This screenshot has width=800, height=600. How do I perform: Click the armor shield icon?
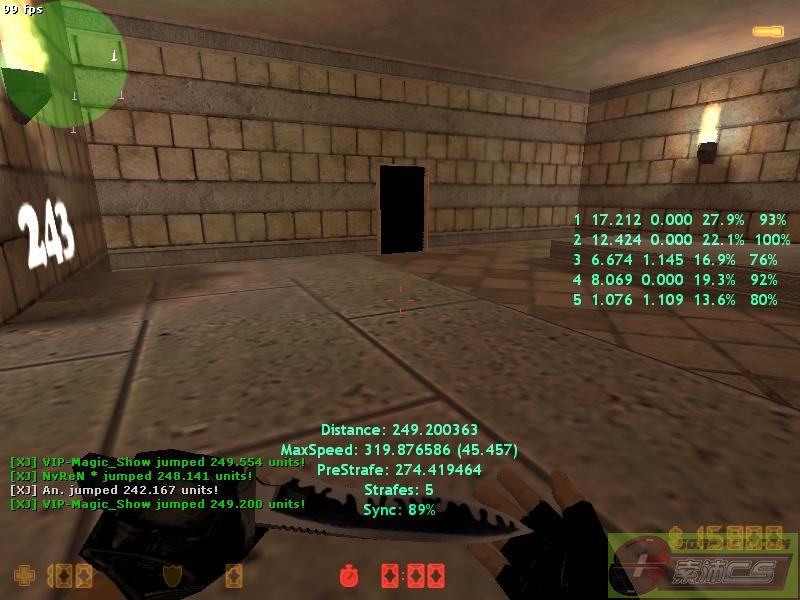(x=172, y=575)
